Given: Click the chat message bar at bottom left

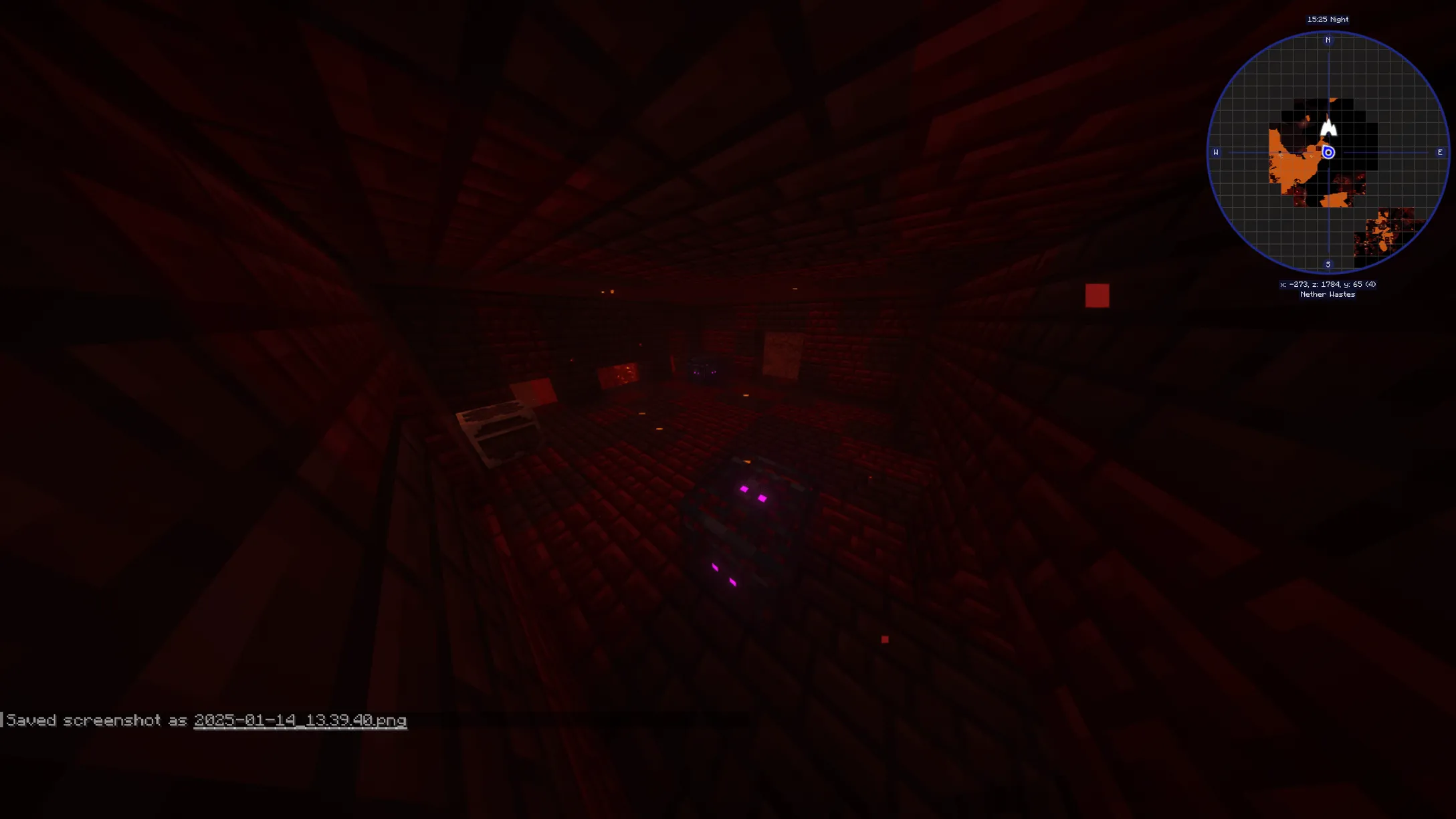Looking at the screenshot, I should (x=201, y=721).
